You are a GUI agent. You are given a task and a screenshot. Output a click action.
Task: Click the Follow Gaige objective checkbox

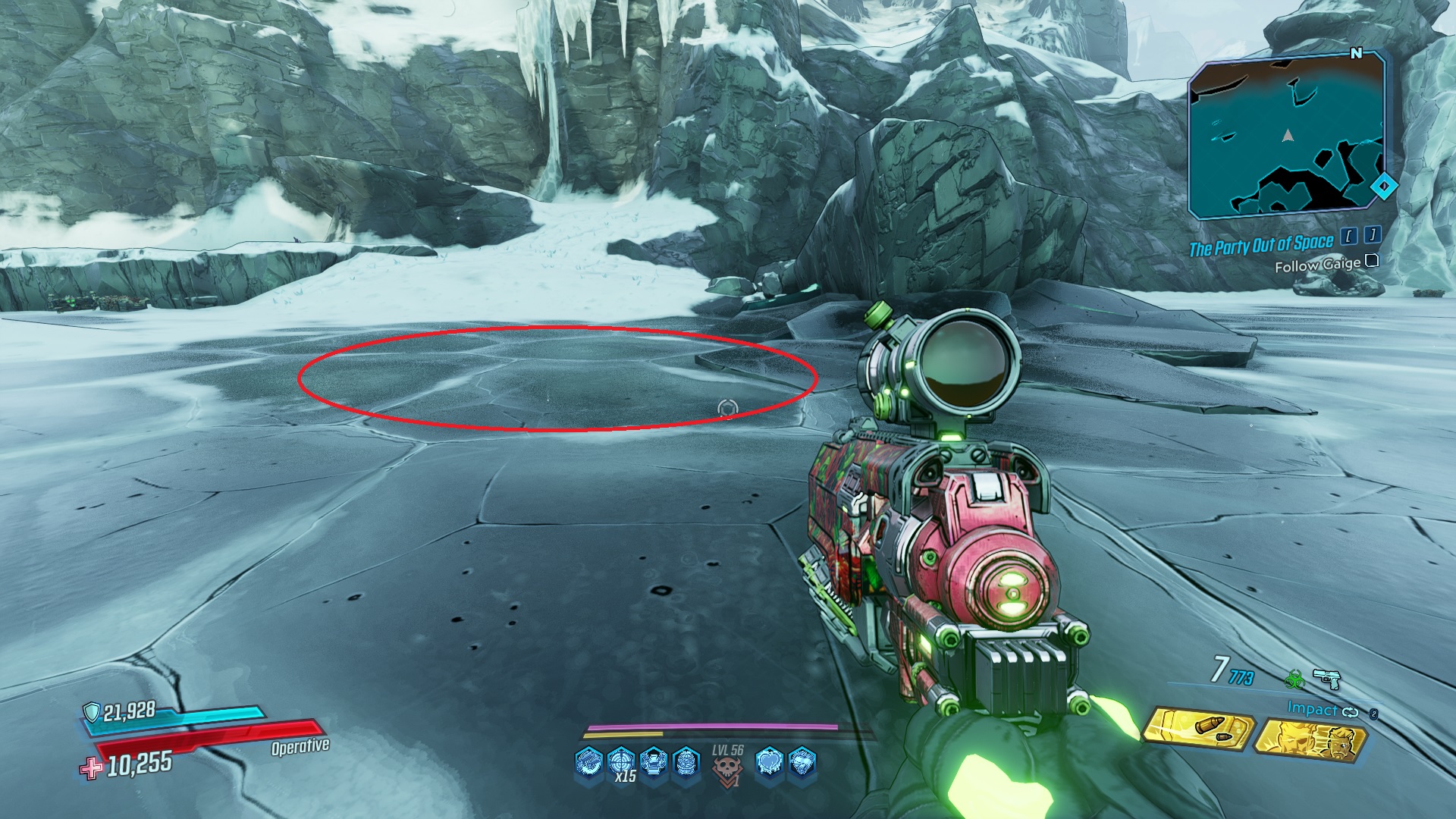1371,261
